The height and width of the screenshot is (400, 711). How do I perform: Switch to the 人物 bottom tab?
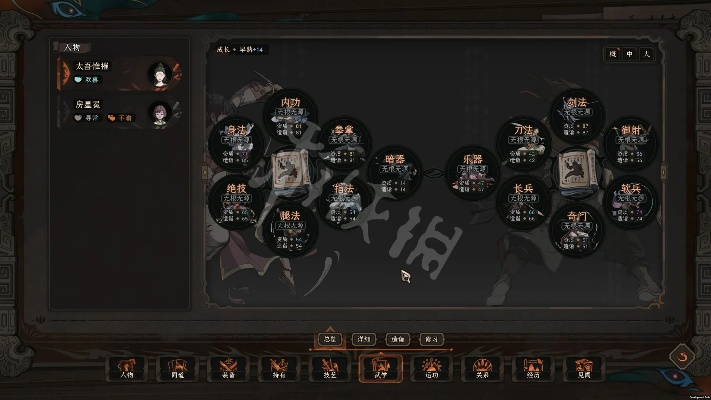click(x=126, y=369)
